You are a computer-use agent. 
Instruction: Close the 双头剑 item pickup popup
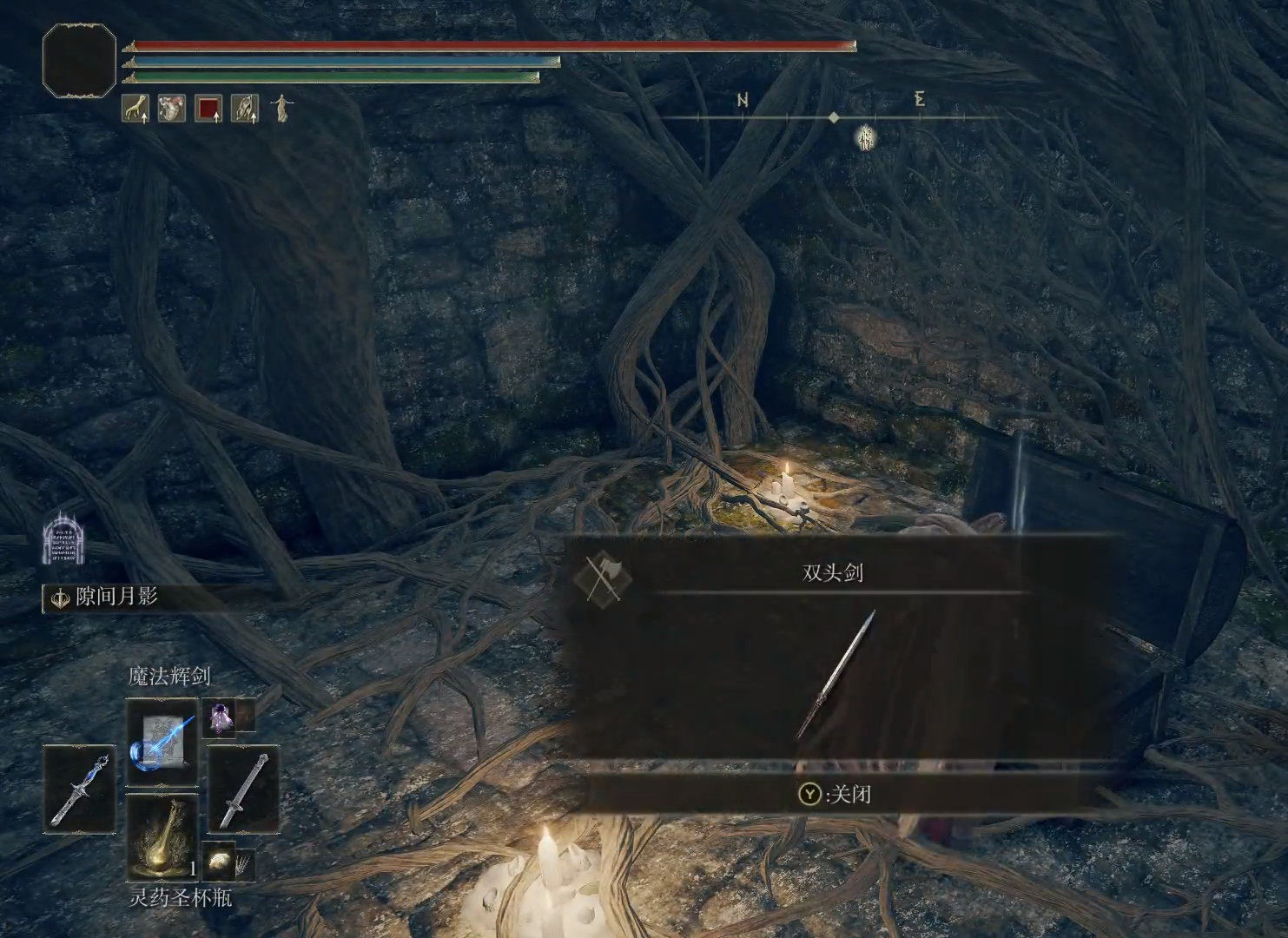point(835,794)
